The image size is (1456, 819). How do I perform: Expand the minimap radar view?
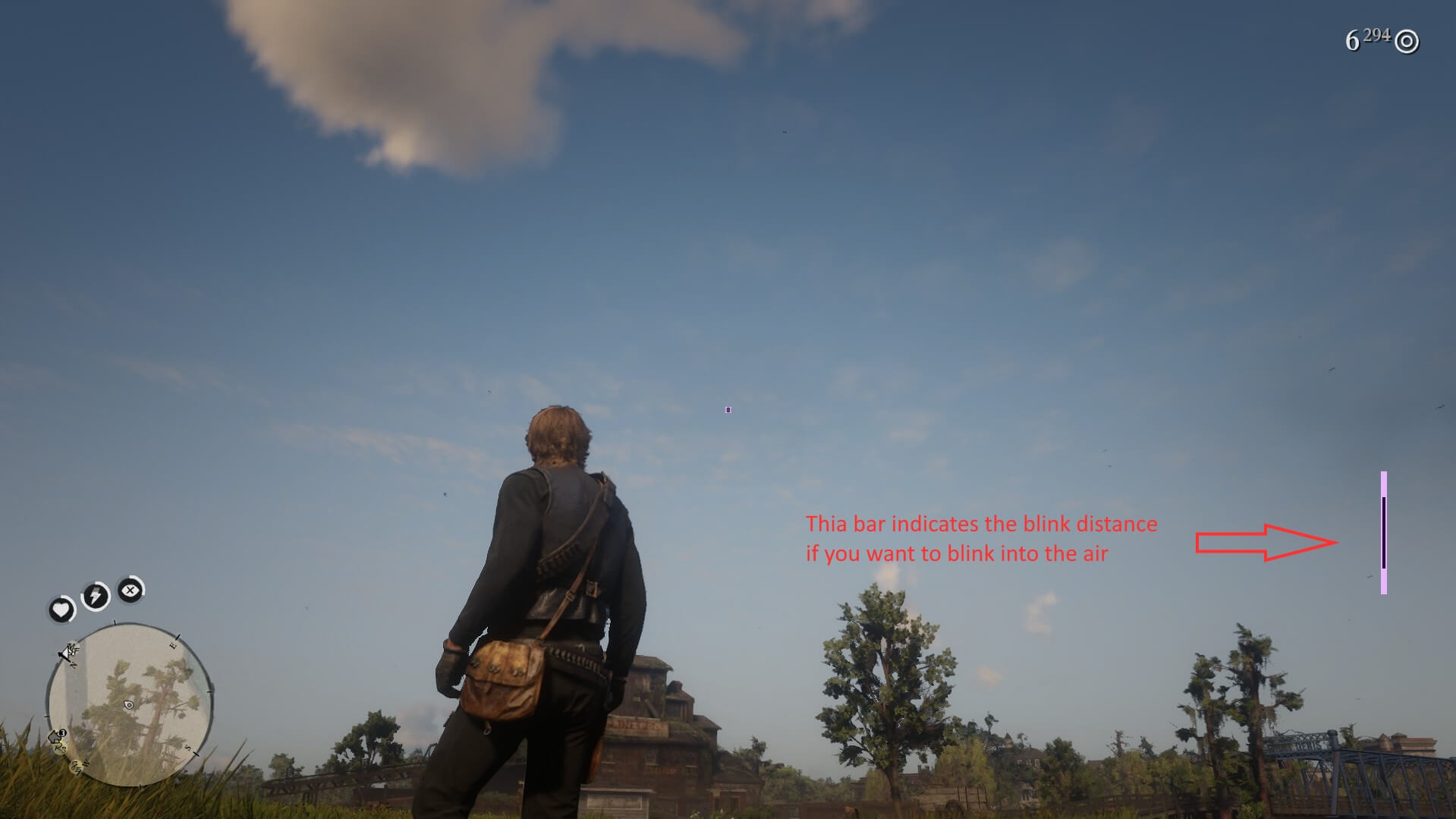coord(129,704)
